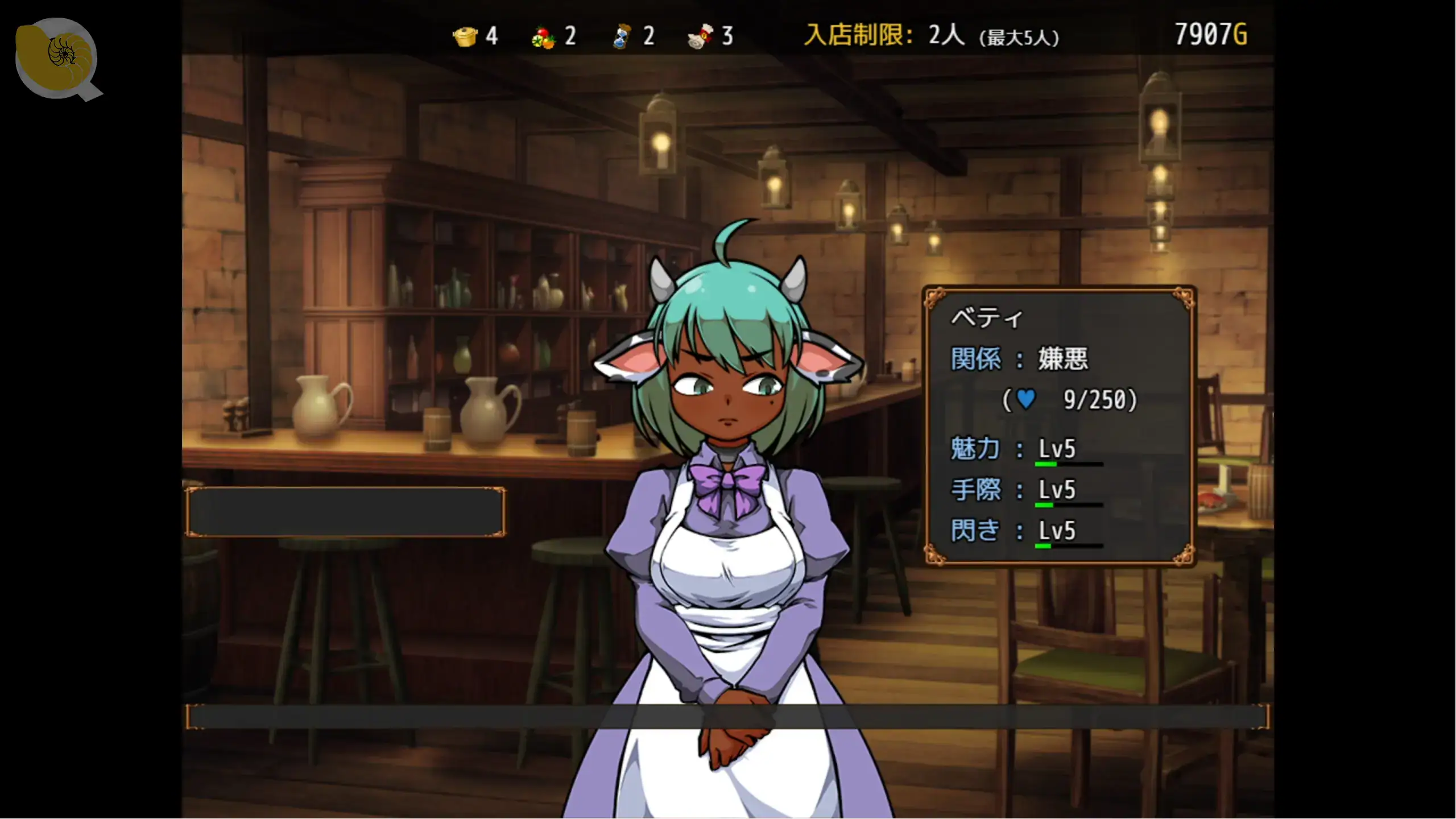
Task: Open the ベティ status panel
Action: tap(1060, 426)
